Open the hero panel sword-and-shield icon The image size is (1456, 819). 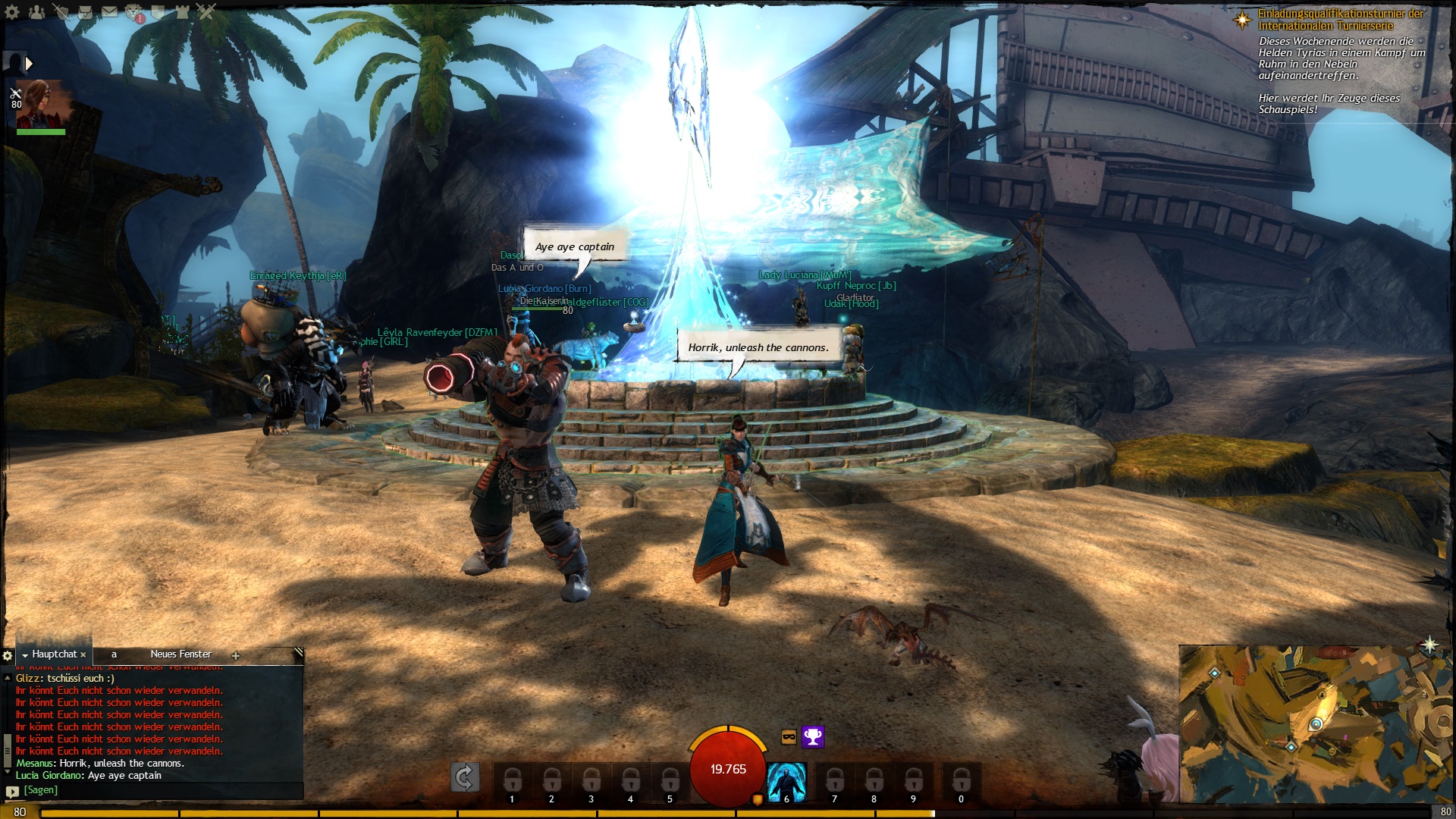(61, 11)
